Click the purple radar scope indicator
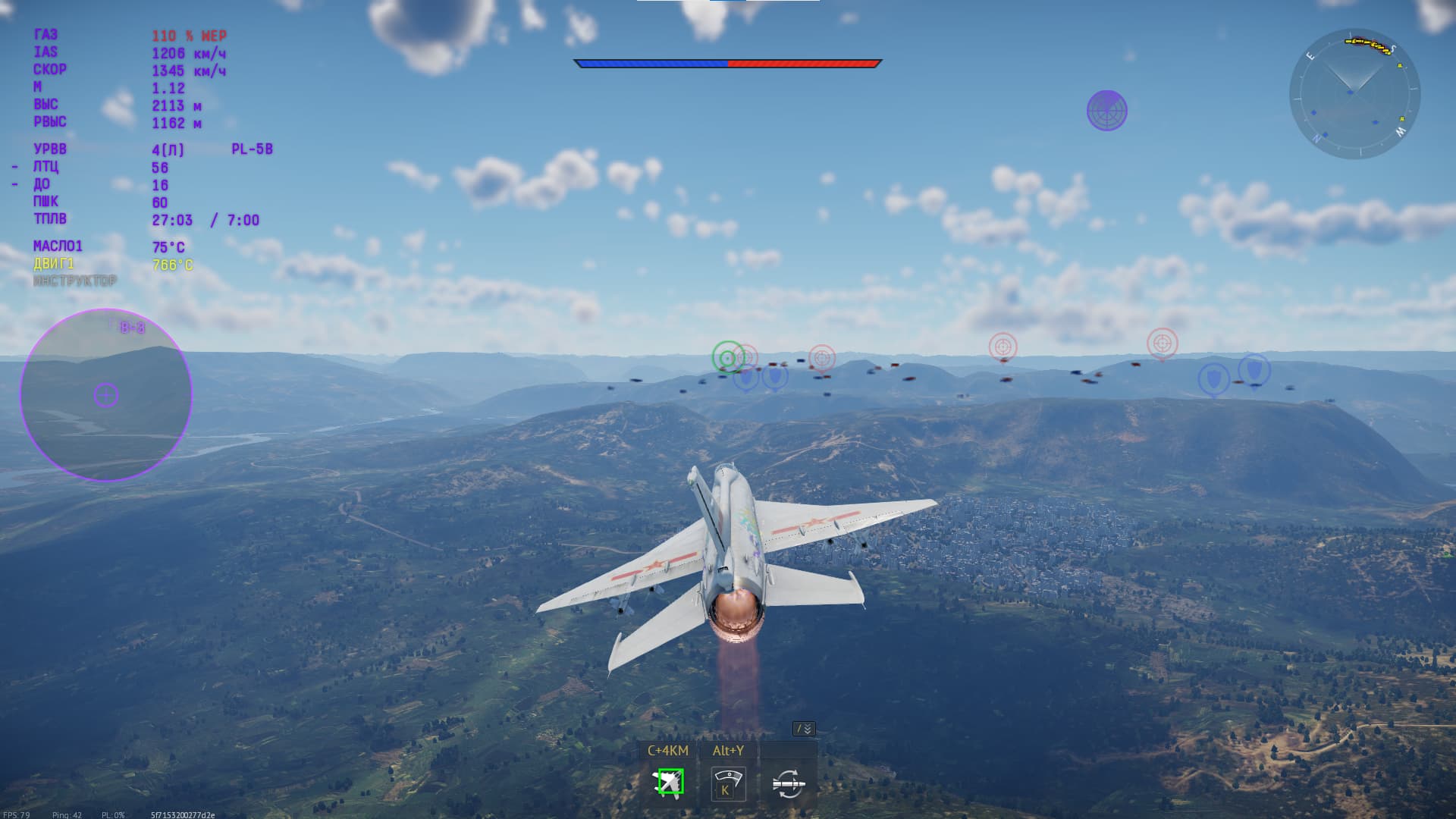This screenshot has height=819, width=1456. pos(1106,111)
